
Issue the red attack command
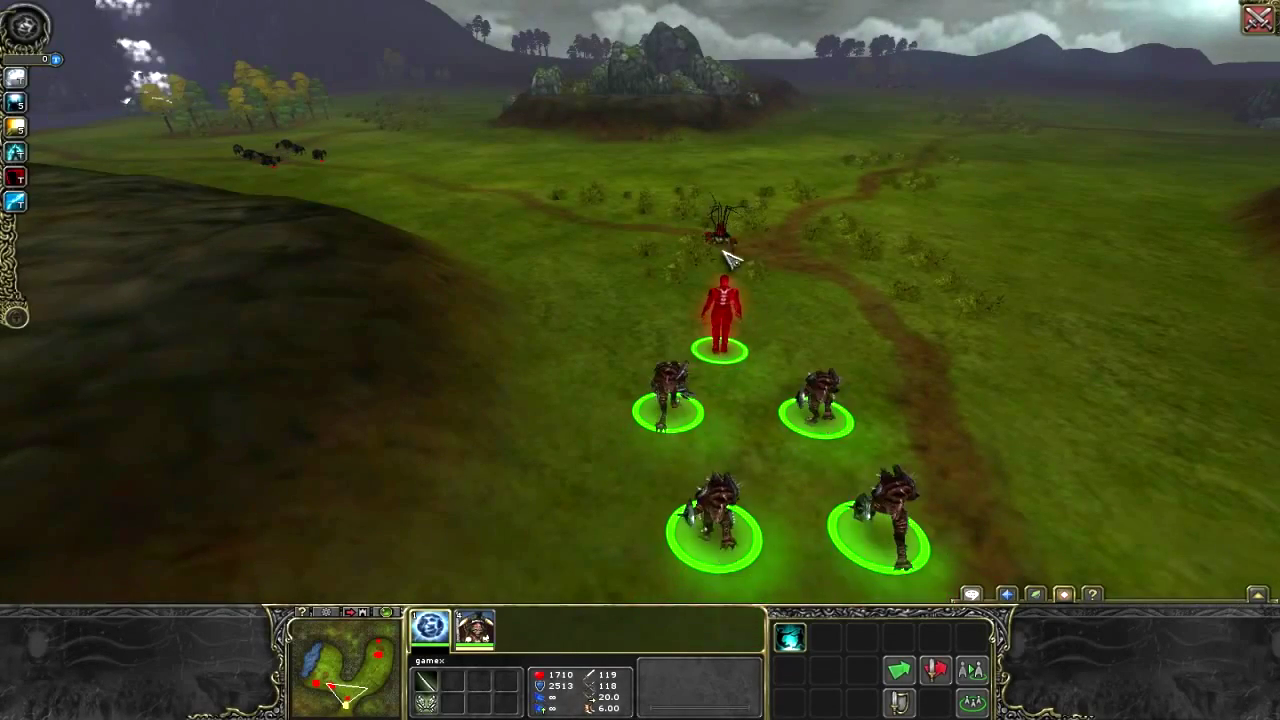point(935,670)
